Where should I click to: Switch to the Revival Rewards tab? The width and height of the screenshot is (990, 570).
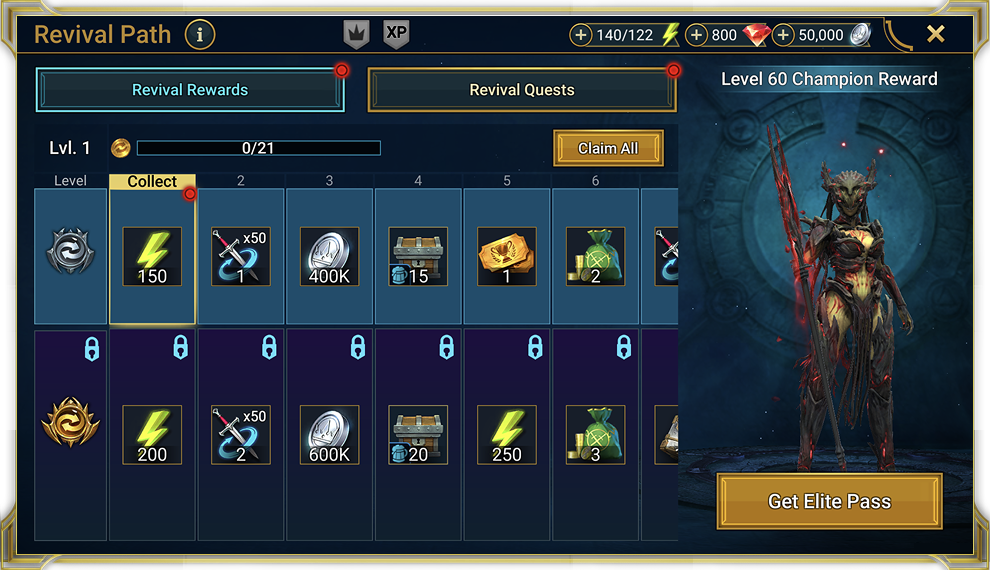click(x=190, y=90)
